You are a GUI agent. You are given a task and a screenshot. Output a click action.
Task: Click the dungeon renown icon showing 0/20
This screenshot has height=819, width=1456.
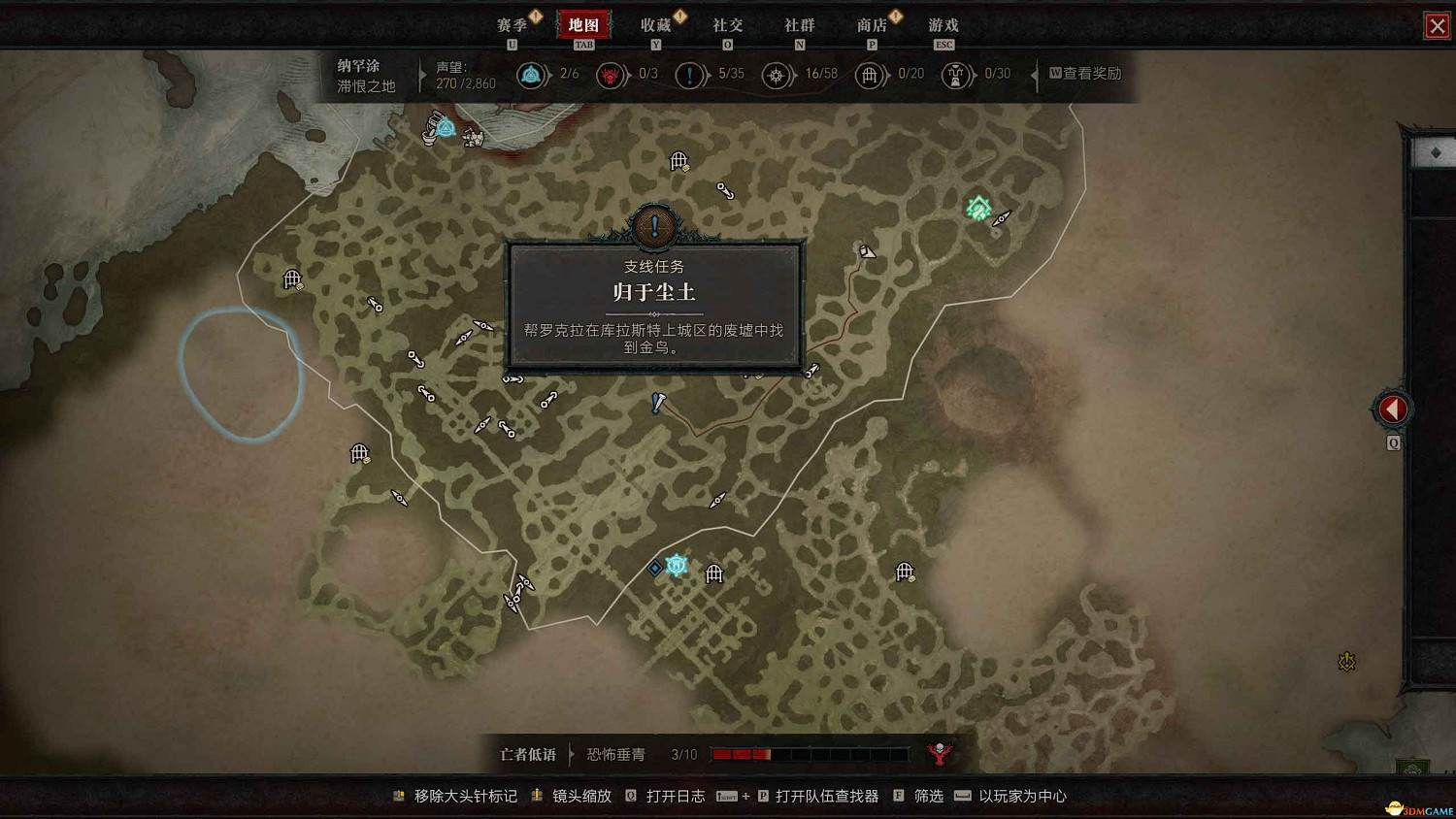click(871, 75)
